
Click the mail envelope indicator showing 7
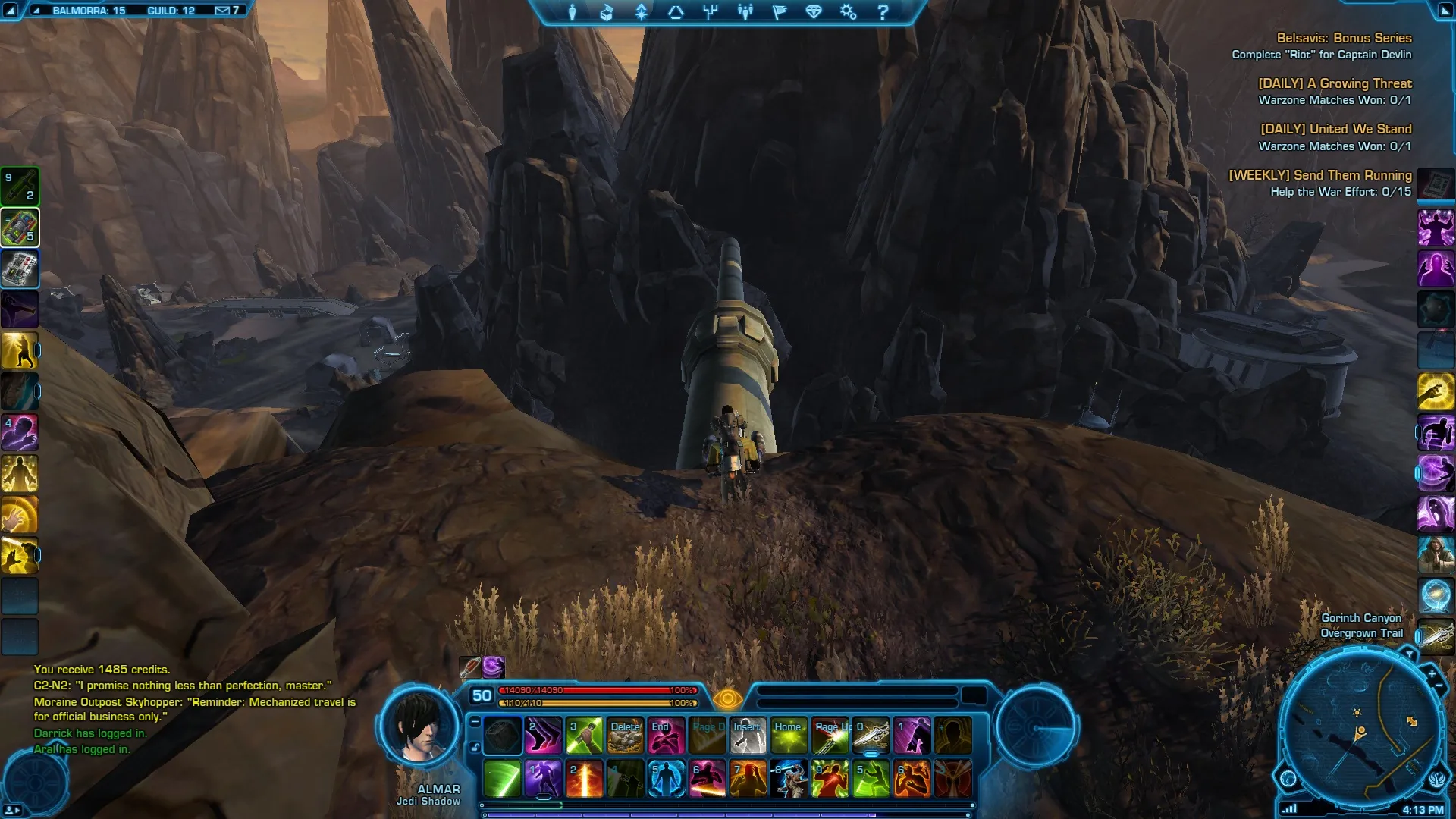[227, 11]
